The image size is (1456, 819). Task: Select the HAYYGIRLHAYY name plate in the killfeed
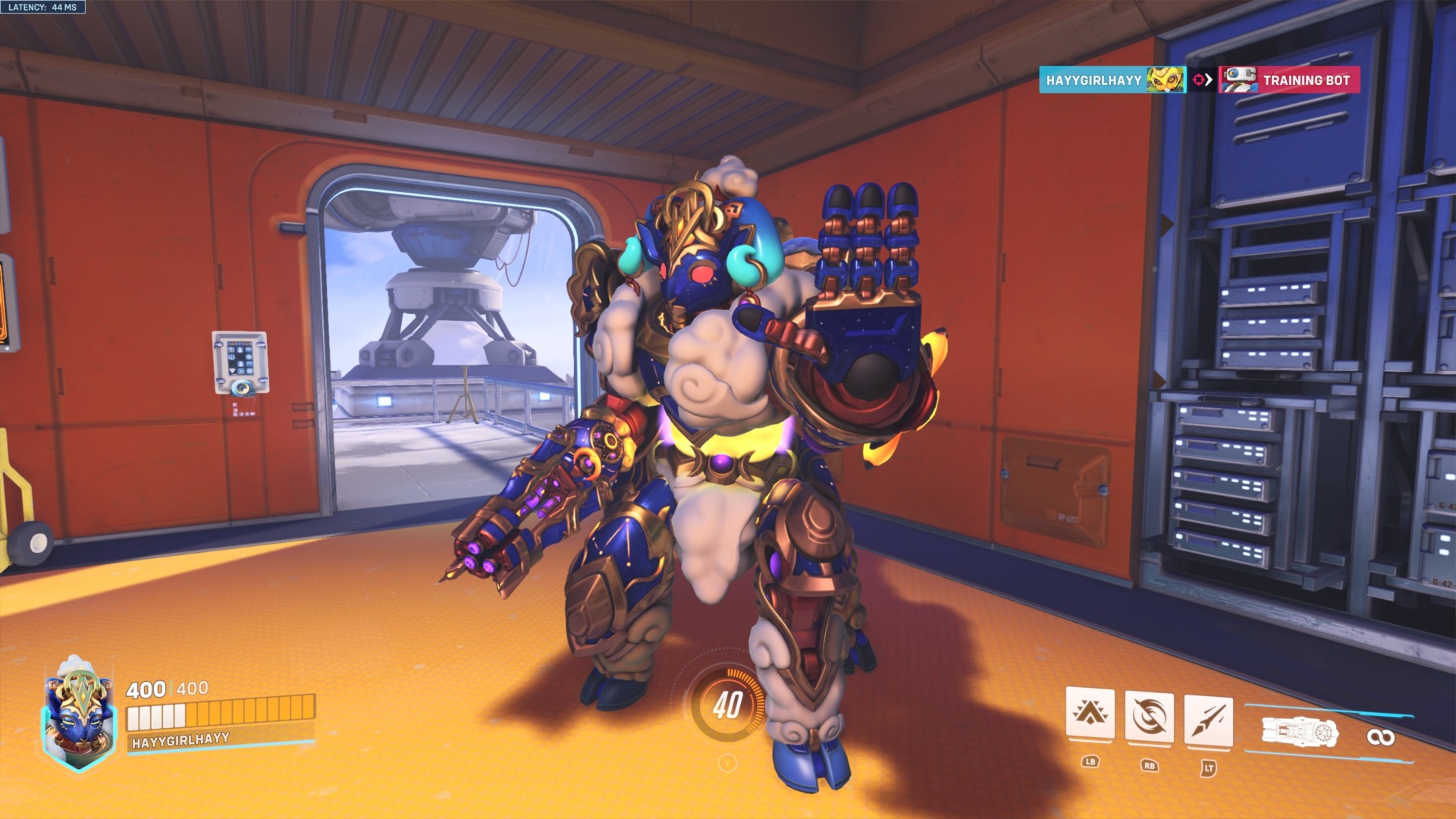pyautogui.click(x=1096, y=78)
